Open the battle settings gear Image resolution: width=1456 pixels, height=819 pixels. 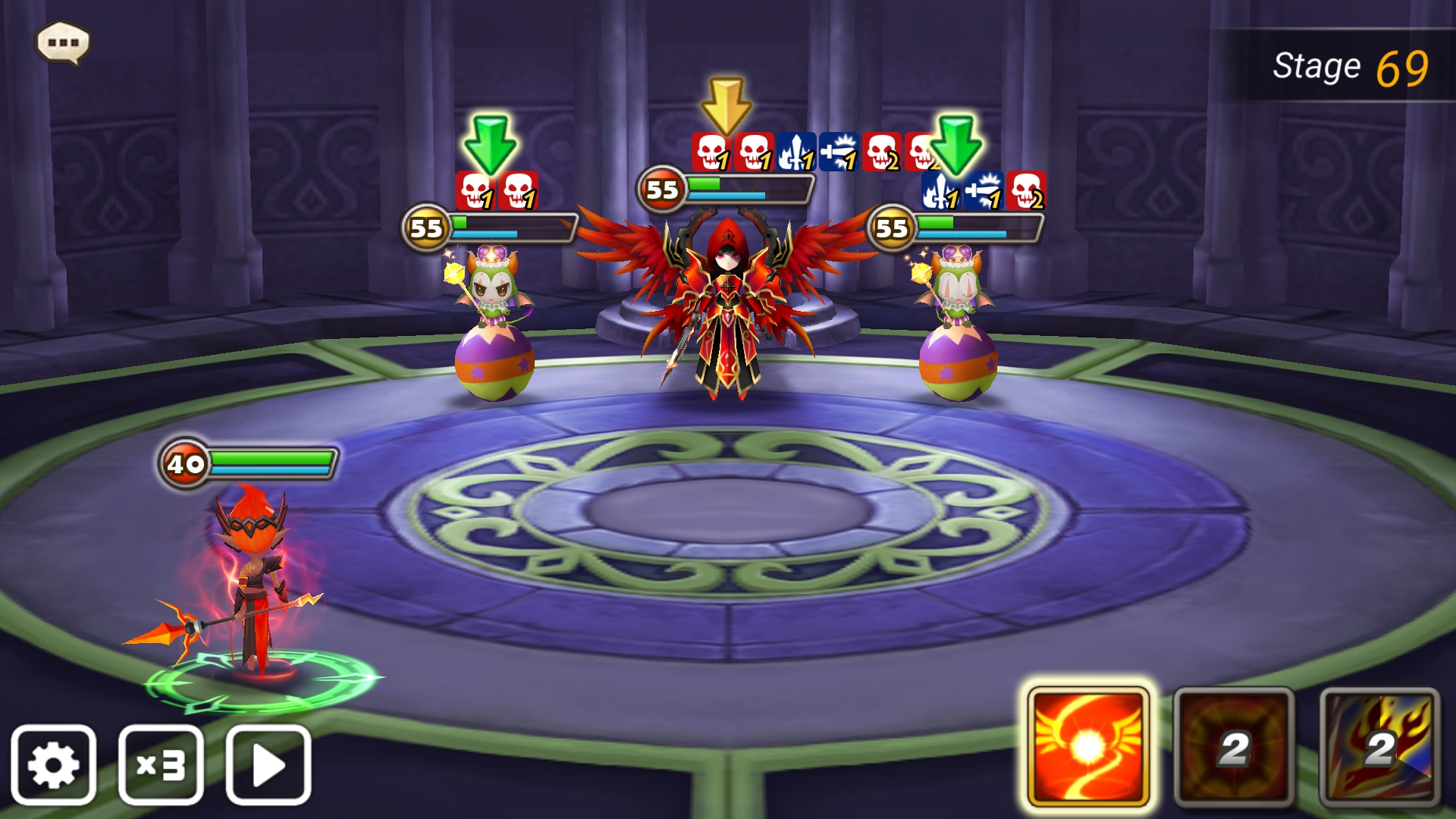[x=55, y=765]
